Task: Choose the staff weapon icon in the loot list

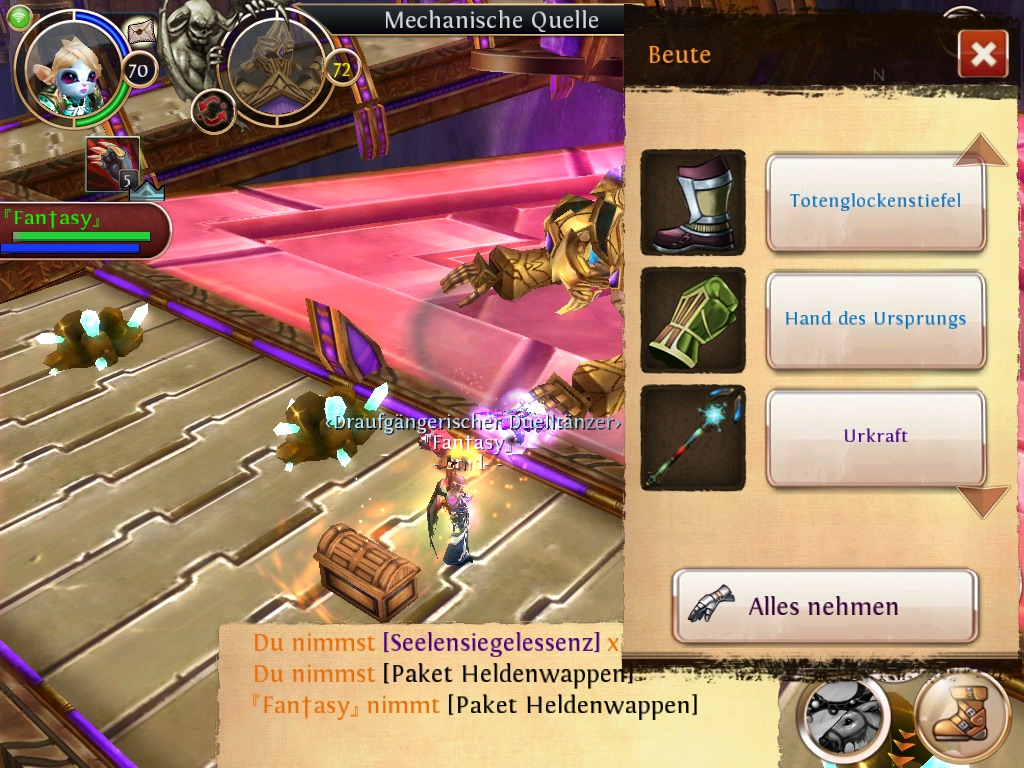Action: (x=693, y=438)
